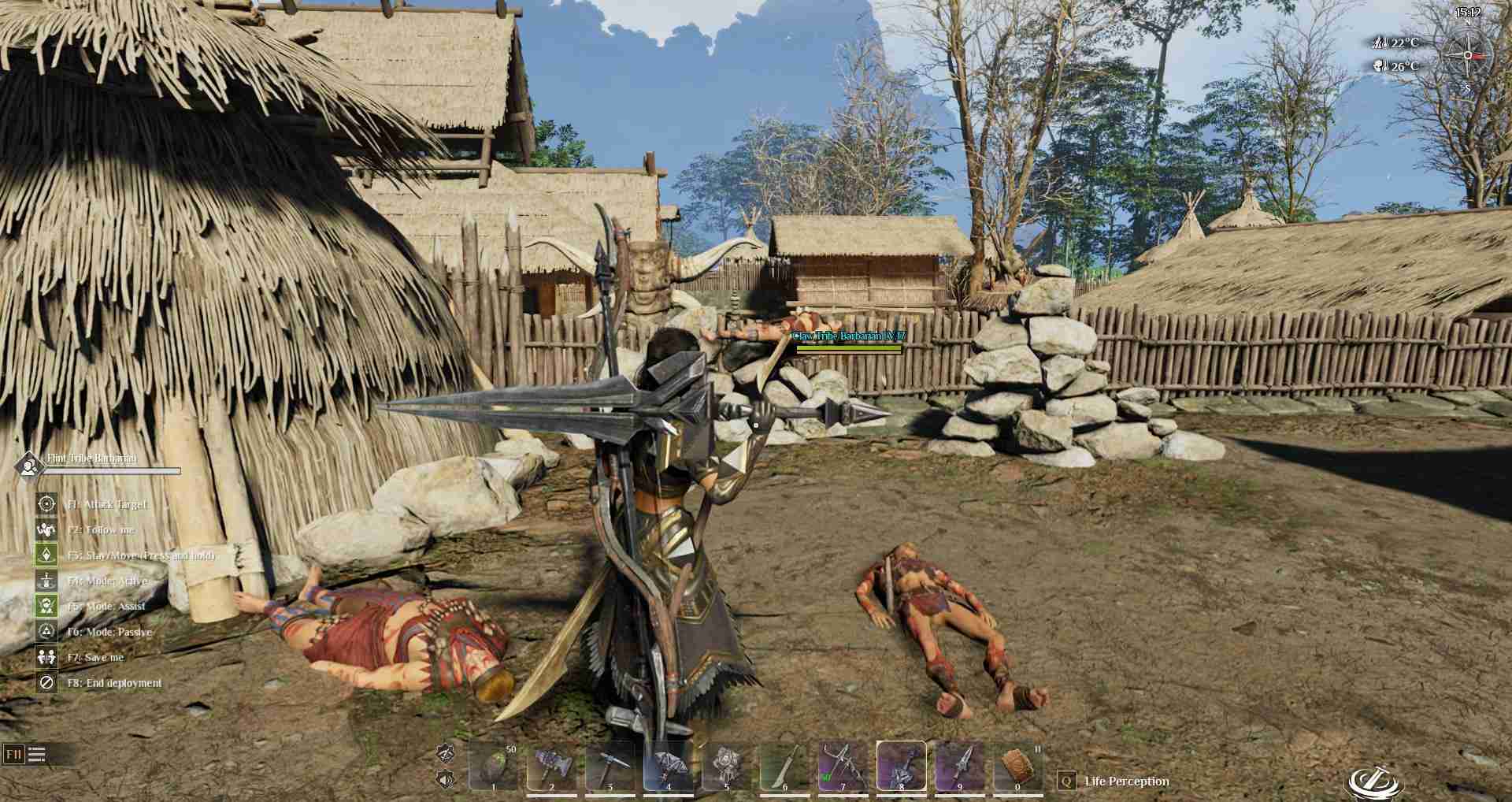Open the Flint Tribe Barbarian portrait
The width and height of the screenshot is (1512, 802).
tap(29, 465)
